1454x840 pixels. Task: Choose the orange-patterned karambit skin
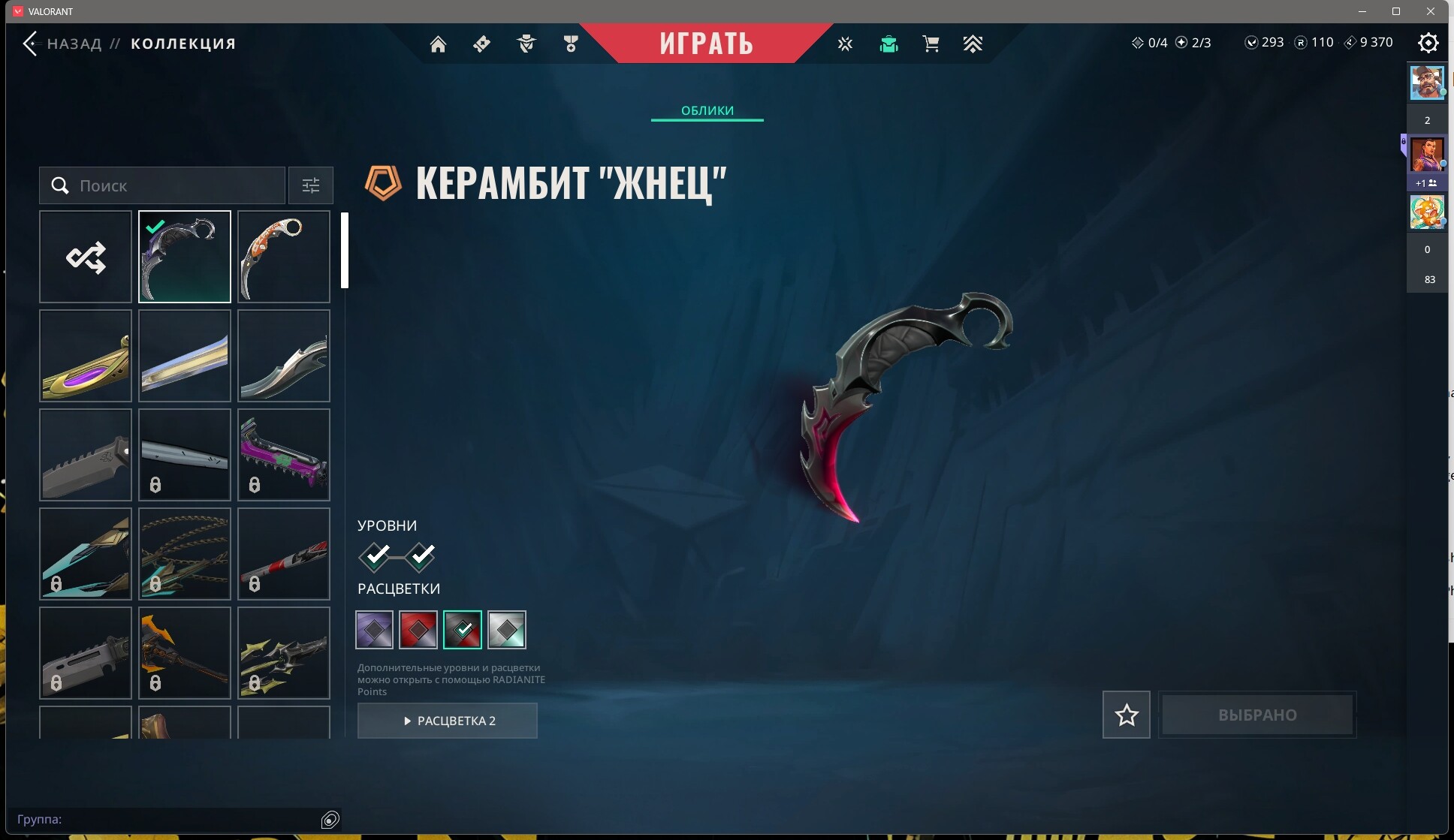[x=283, y=257]
